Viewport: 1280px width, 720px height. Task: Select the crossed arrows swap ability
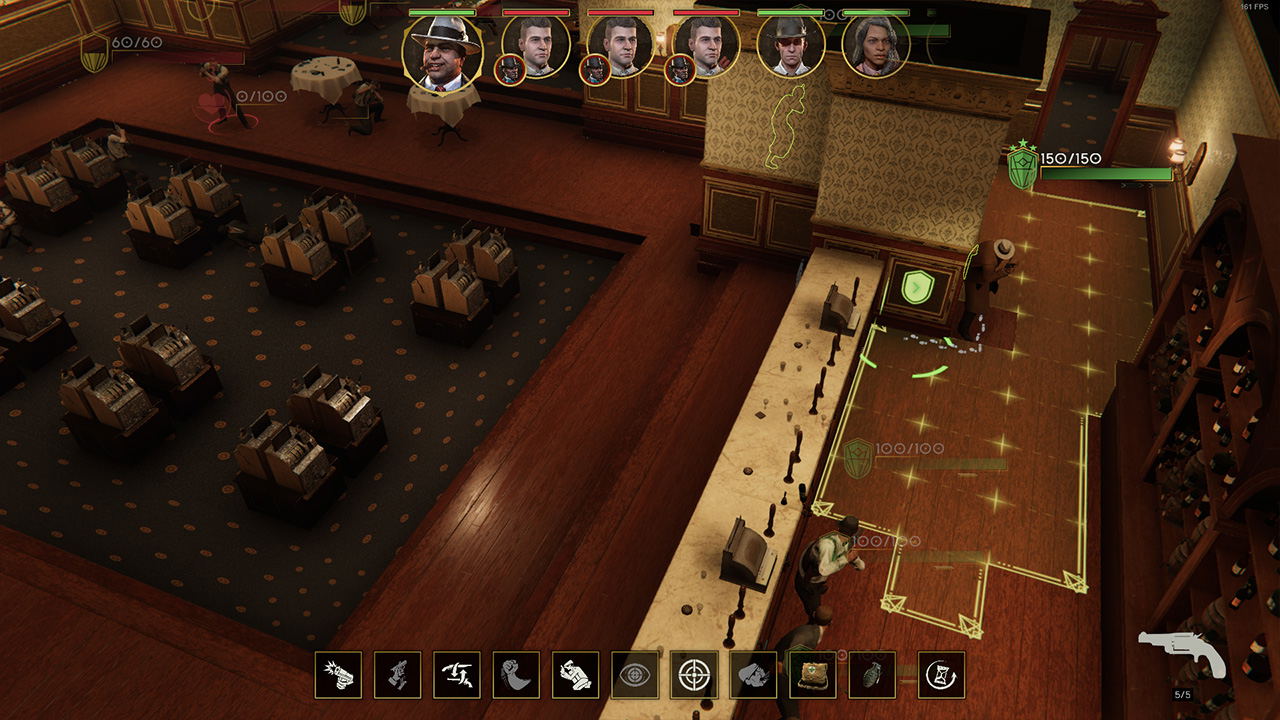point(457,675)
